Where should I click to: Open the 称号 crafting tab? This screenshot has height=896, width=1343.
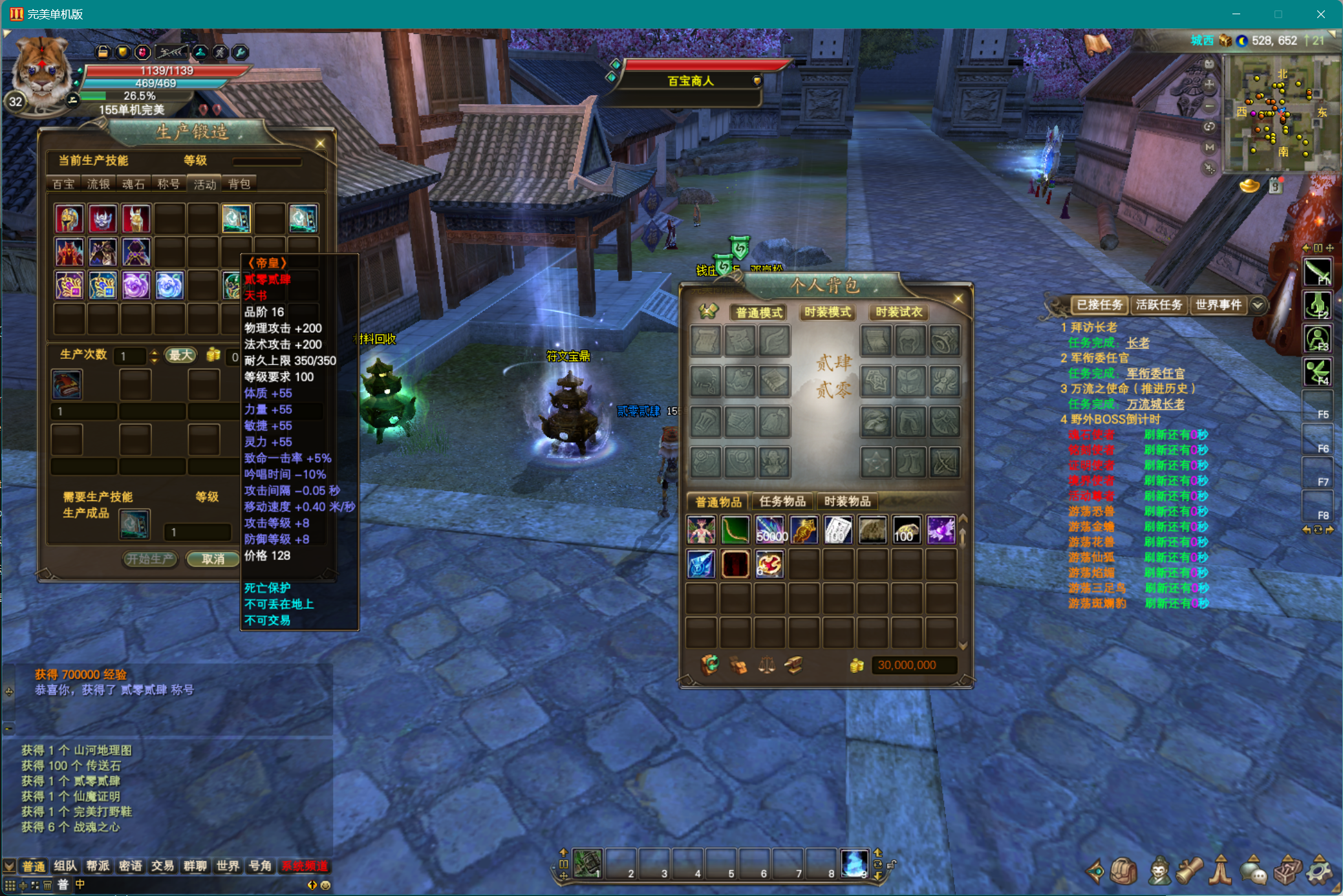pyautogui.click(x=168, y=184)
